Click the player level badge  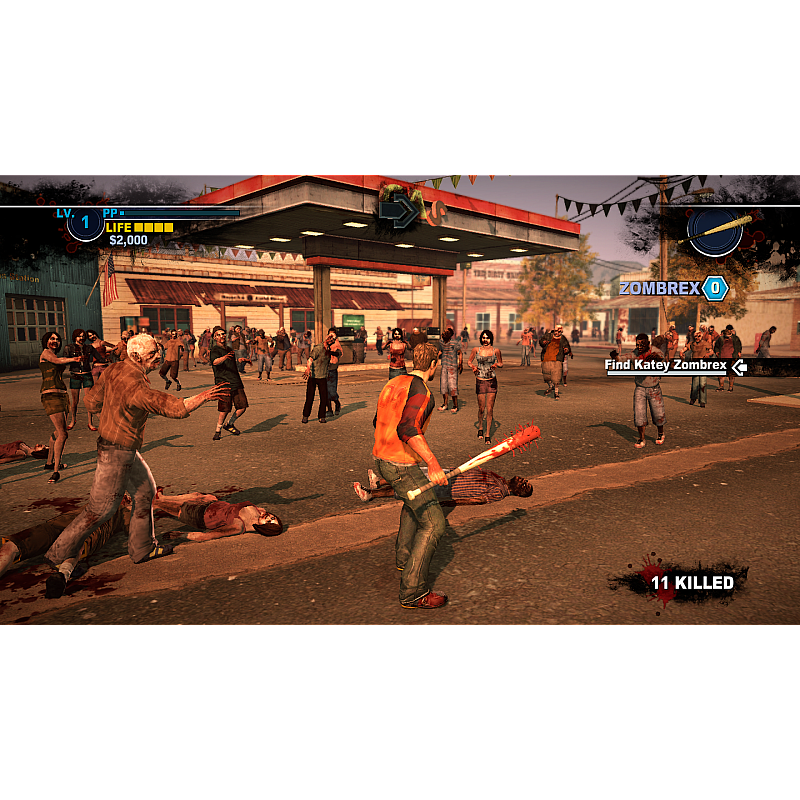point(85,222)
